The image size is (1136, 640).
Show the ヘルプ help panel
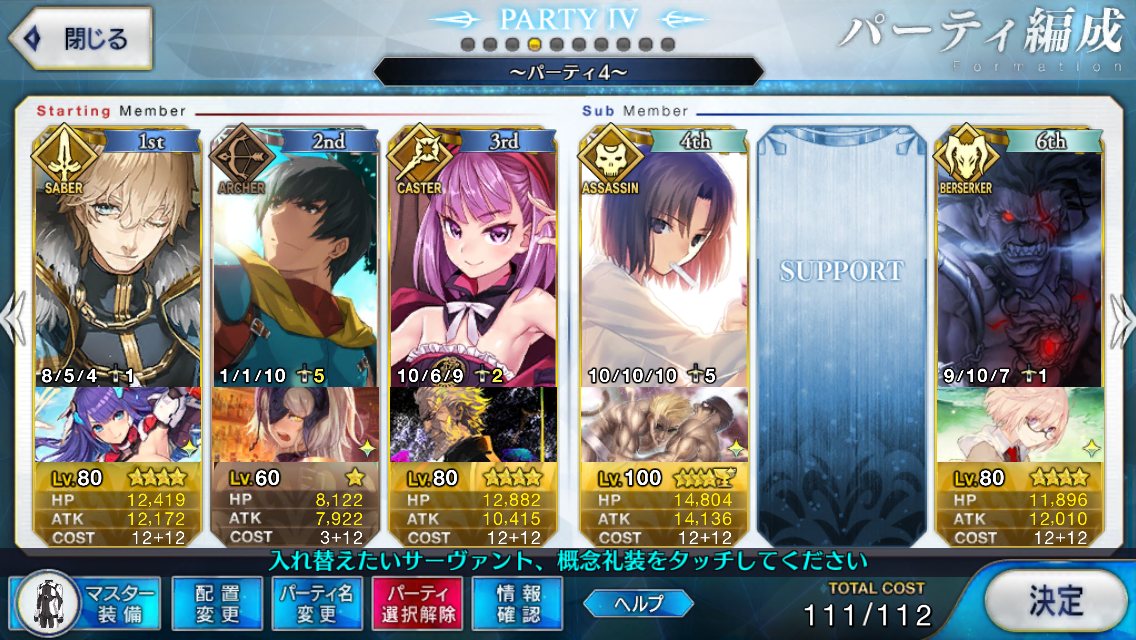pyautogui.click(x=639, y=603)
